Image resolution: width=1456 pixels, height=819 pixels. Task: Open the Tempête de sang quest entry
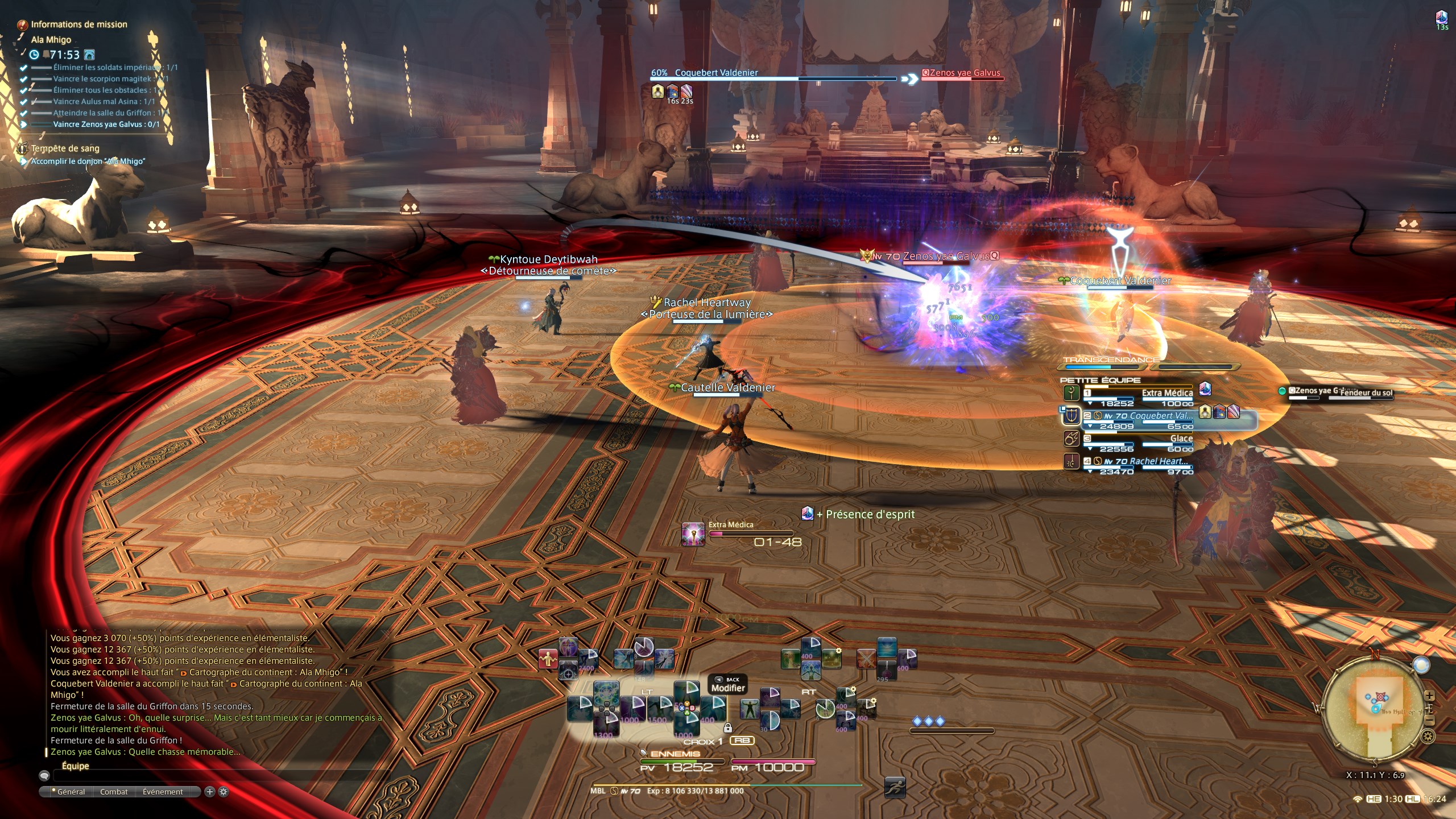tap(65, 148)
